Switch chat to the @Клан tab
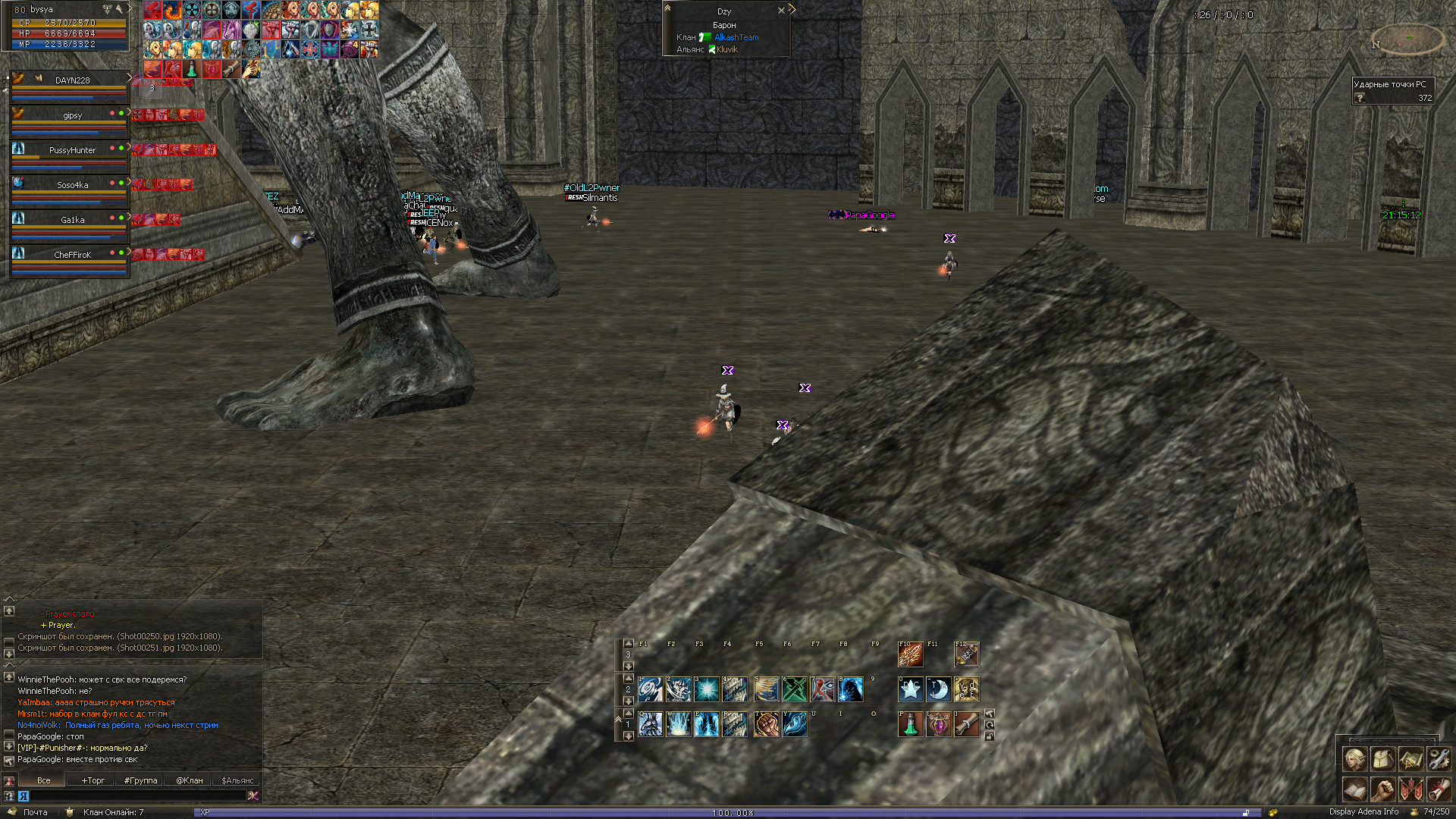 pyautogui.click(x=189, y=780)
